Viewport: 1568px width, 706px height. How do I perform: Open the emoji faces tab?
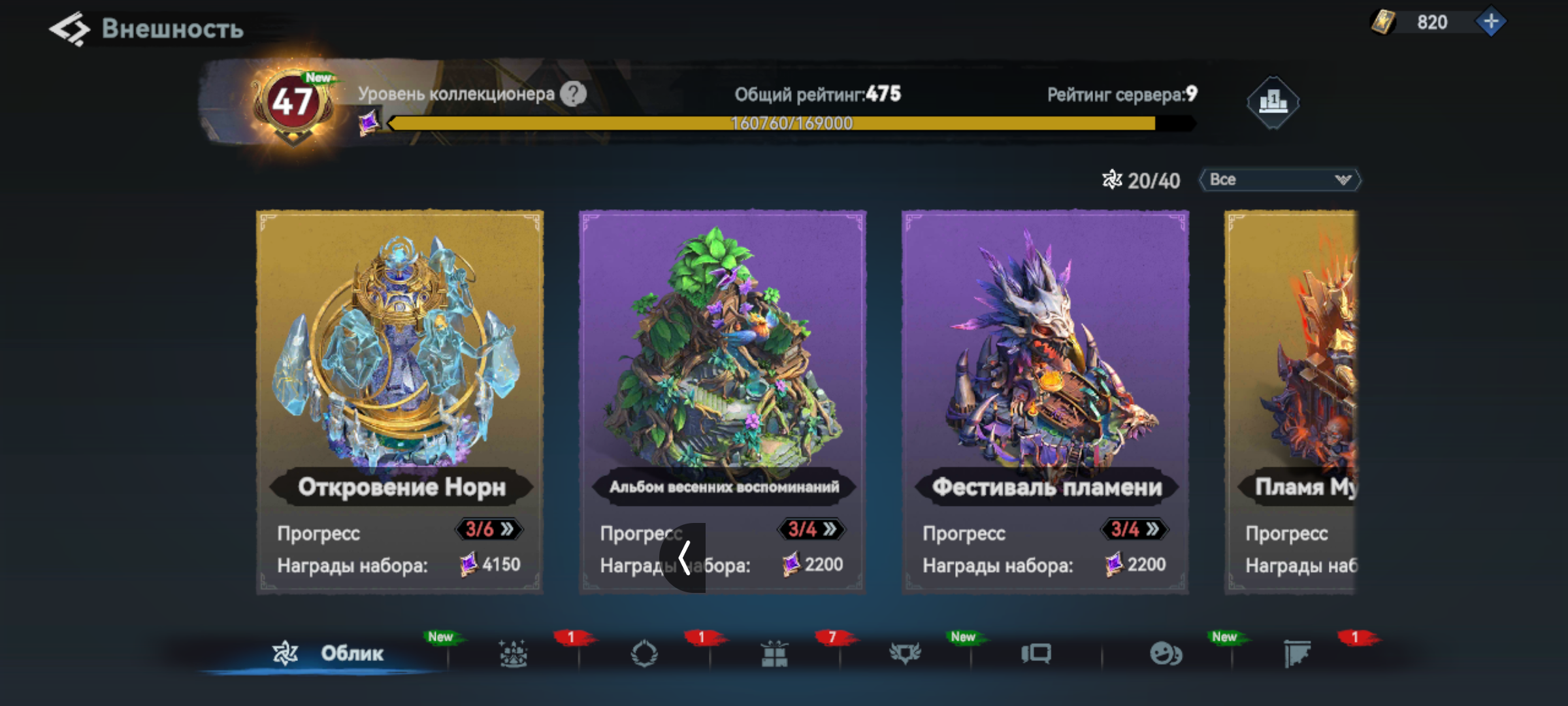[1166, 653]
